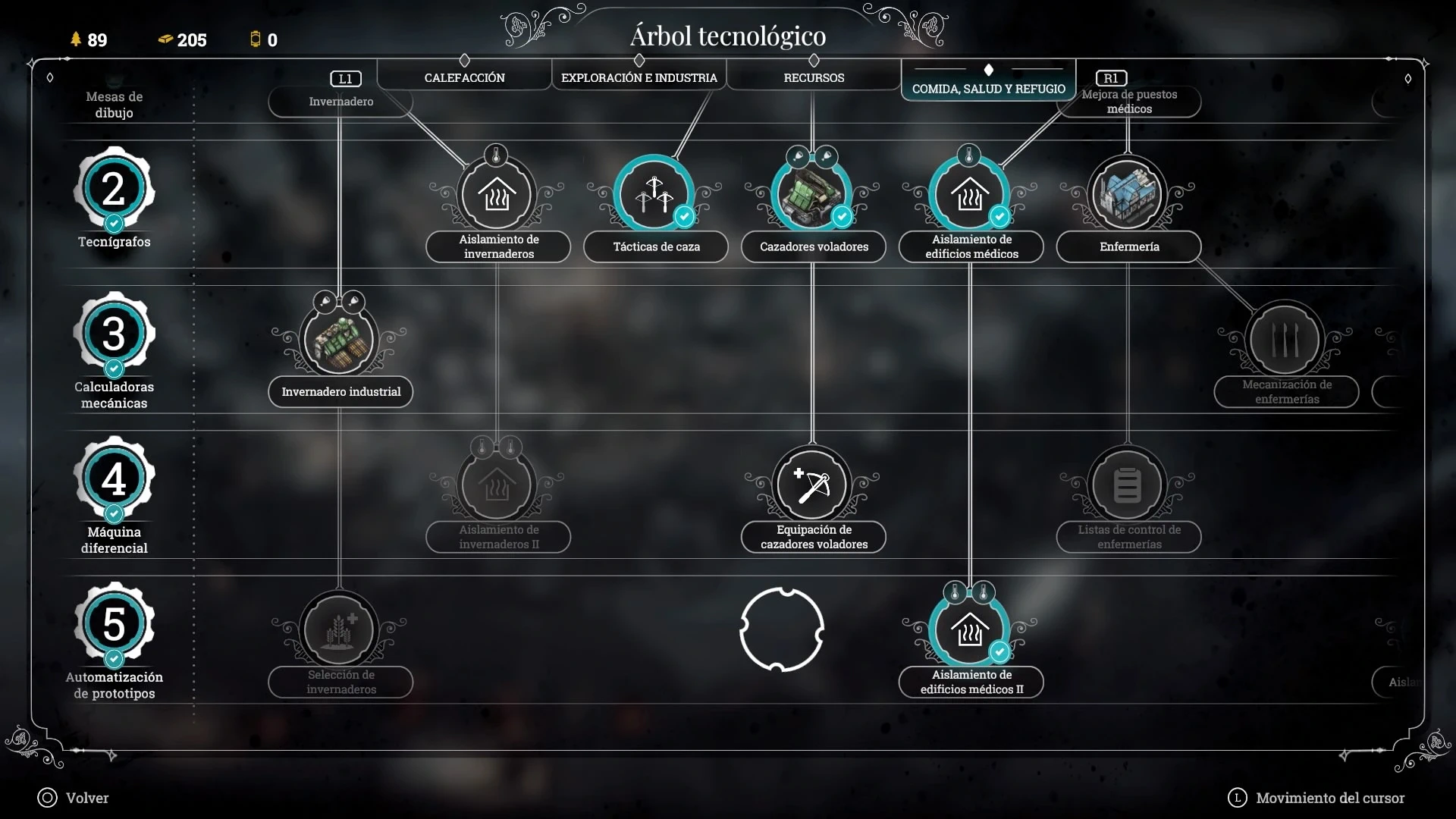Image resolution: width=1456 pixels, height=819 pixels.
Task: Choose the Invernadero industrial technology
Action: point(339,340)
